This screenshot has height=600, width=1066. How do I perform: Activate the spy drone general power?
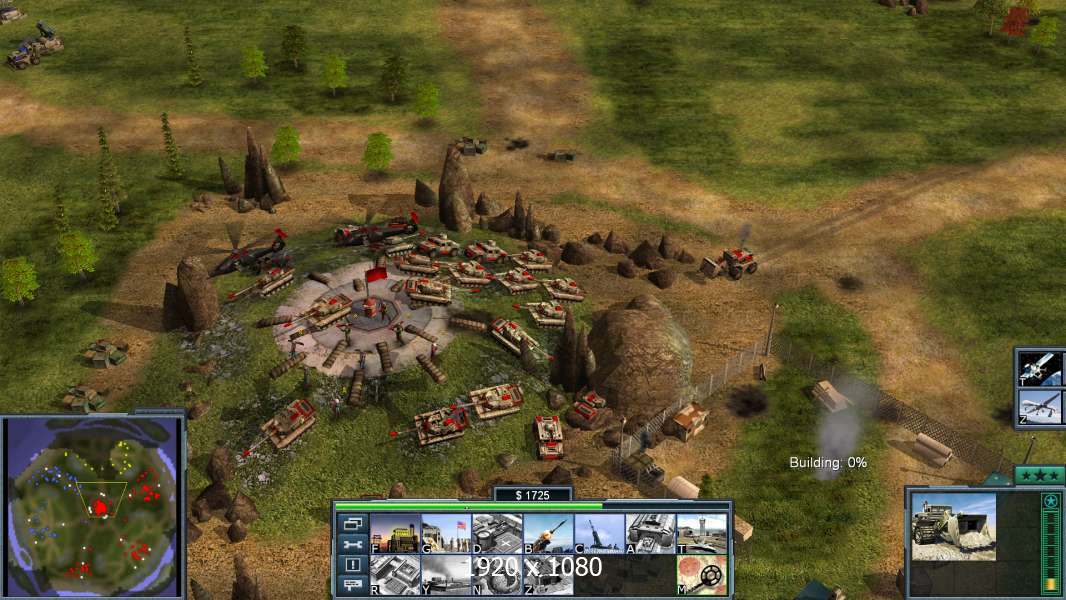pos(1040,407)
